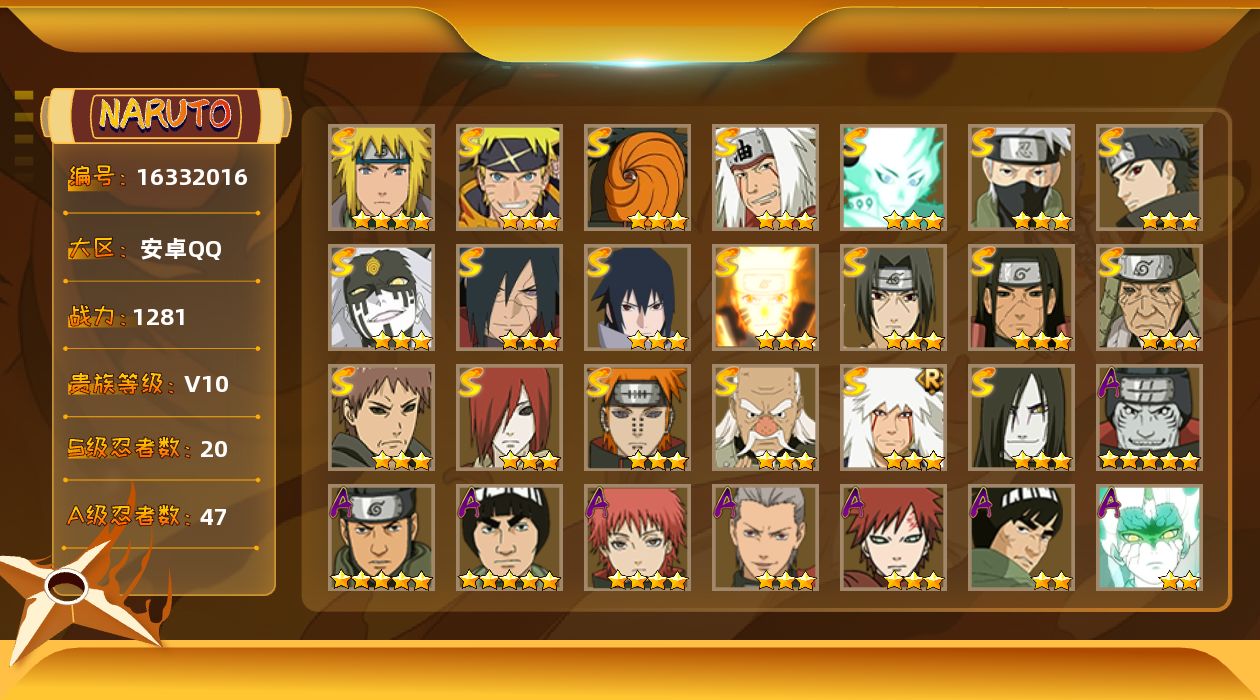Open the golden glowing Naruto tile
The width and height of the screenshot is (1260, 700).
(765, 297)
